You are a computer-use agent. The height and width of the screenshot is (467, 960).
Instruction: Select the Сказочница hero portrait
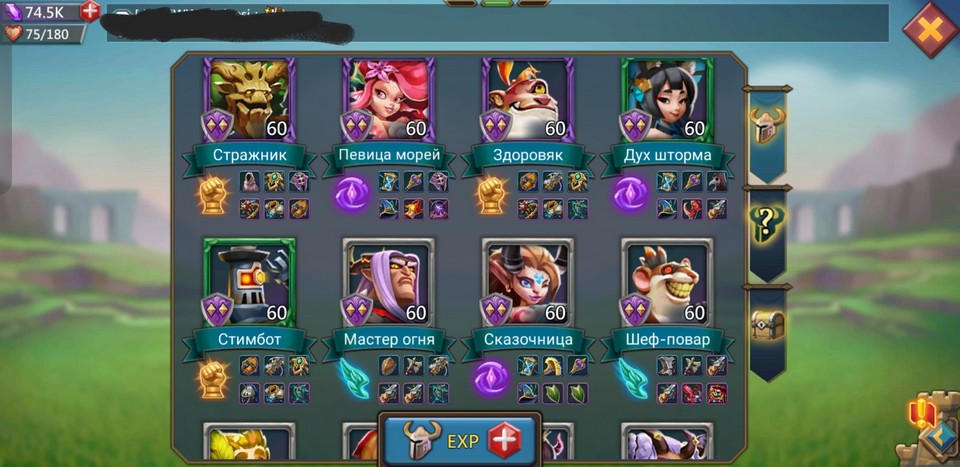coord(527,282)
